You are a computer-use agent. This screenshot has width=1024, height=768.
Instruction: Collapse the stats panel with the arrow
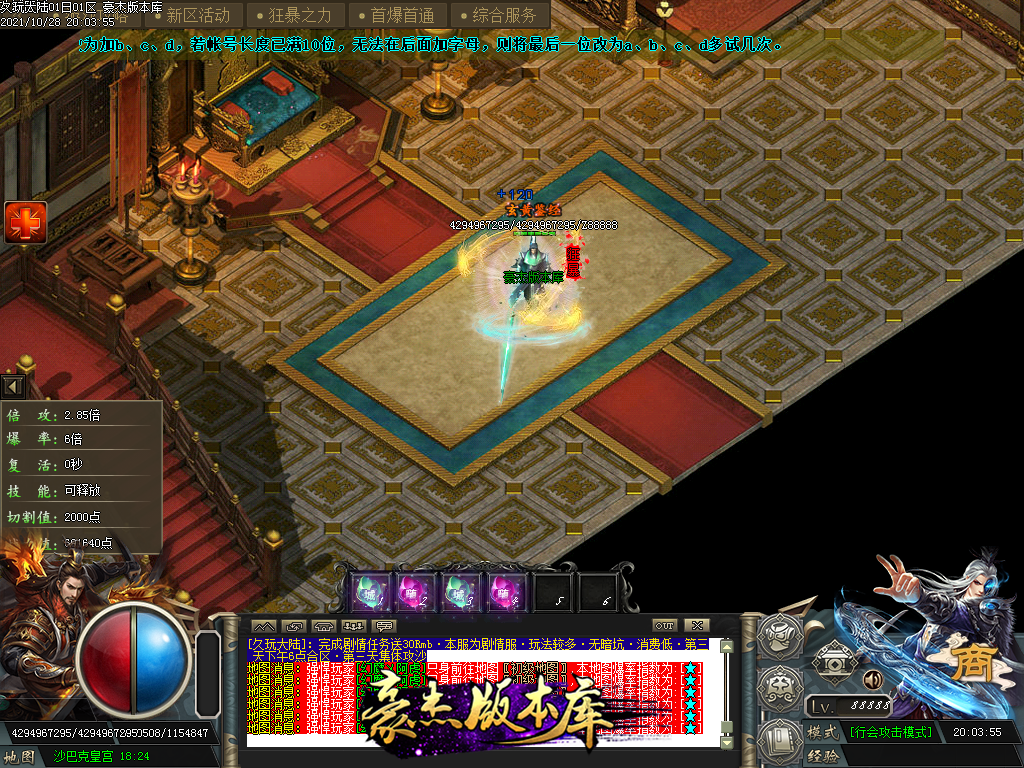pyautogui.click(x=13, y=385)
